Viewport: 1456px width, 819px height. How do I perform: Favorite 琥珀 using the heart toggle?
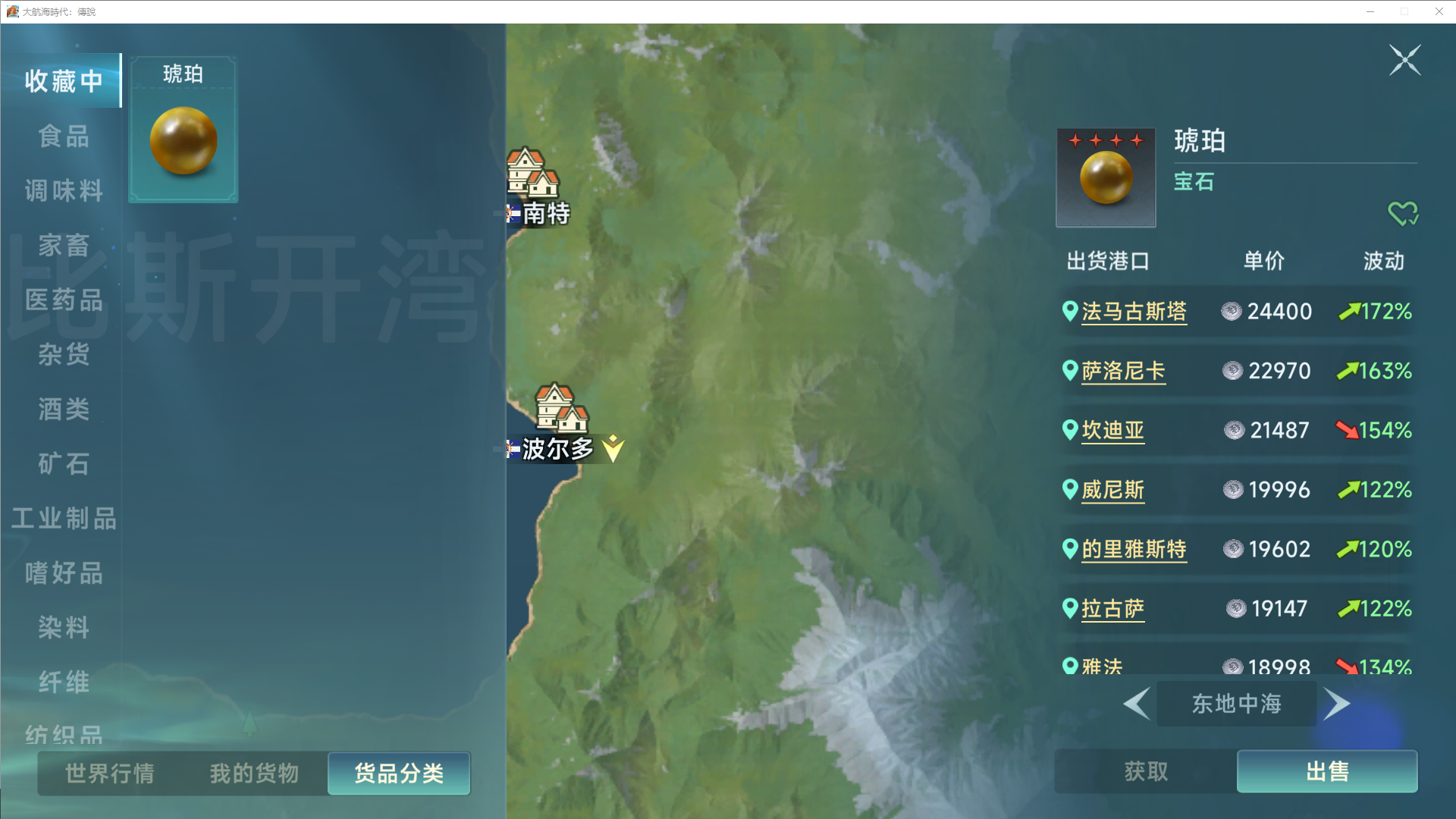click(x=1404, y=213)
